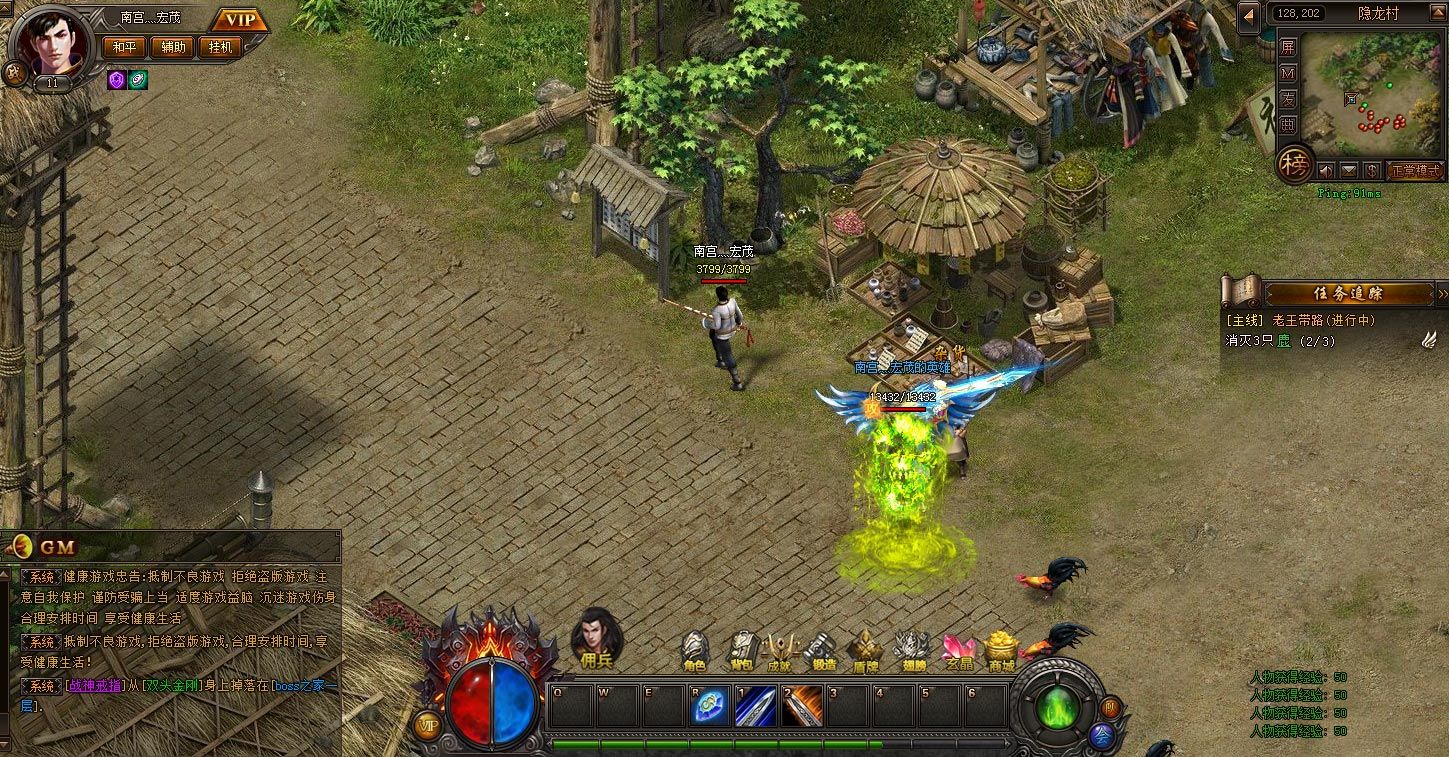The width and height of the screenshot is (1449, 757).
Task: Open the VIP panel beside the player name
Action: pyautogui.click(x=240, y=20)
